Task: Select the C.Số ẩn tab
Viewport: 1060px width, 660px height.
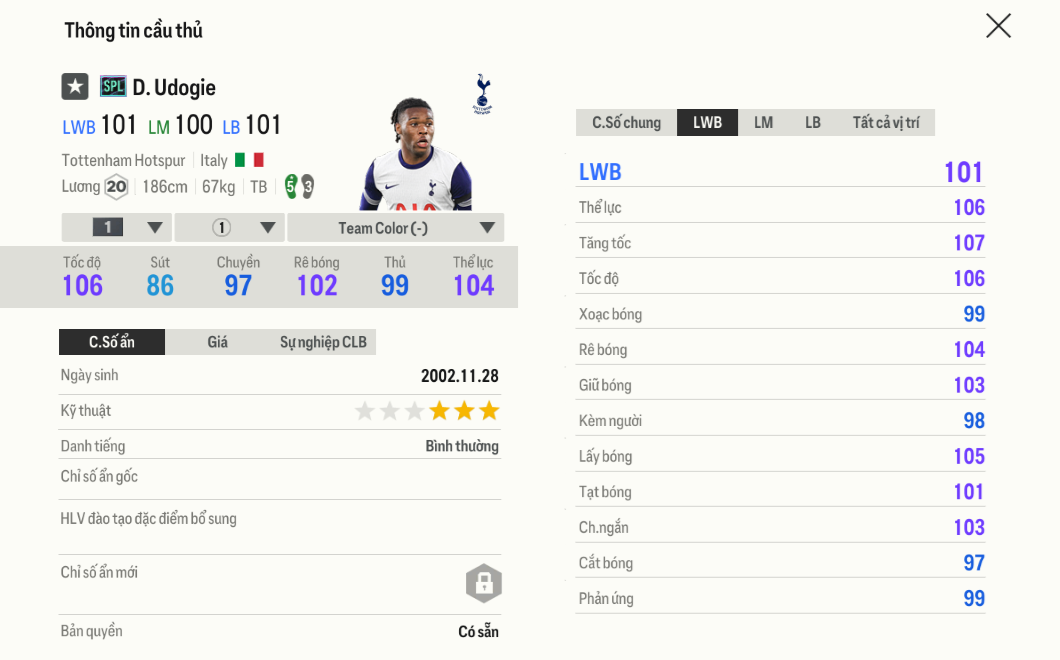Action: coord(112,342)
